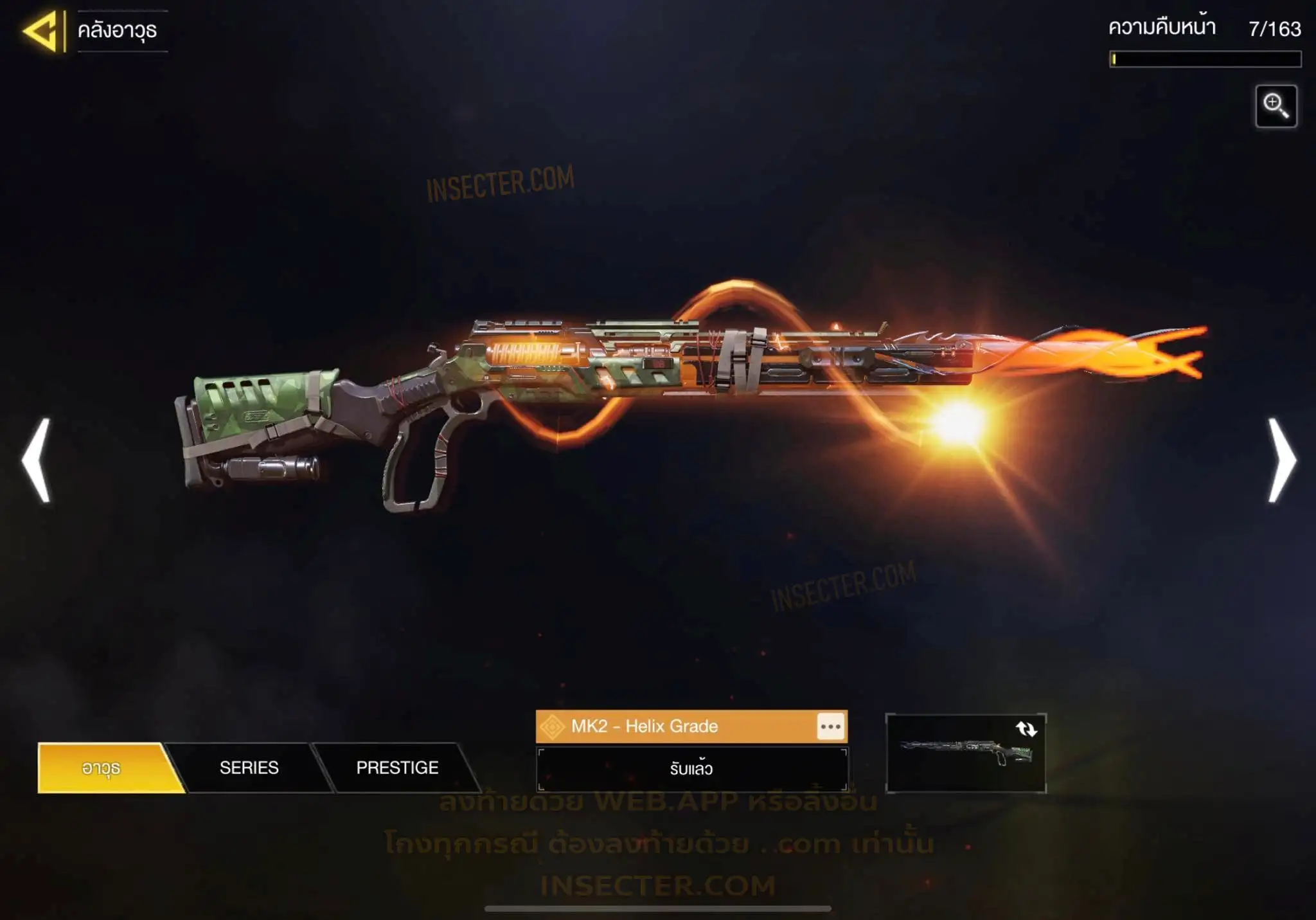The width and height of the screenshot is (1316, 920).
Task: Switch to the อาวุธ tab
Action: click(x=102, y=768)
